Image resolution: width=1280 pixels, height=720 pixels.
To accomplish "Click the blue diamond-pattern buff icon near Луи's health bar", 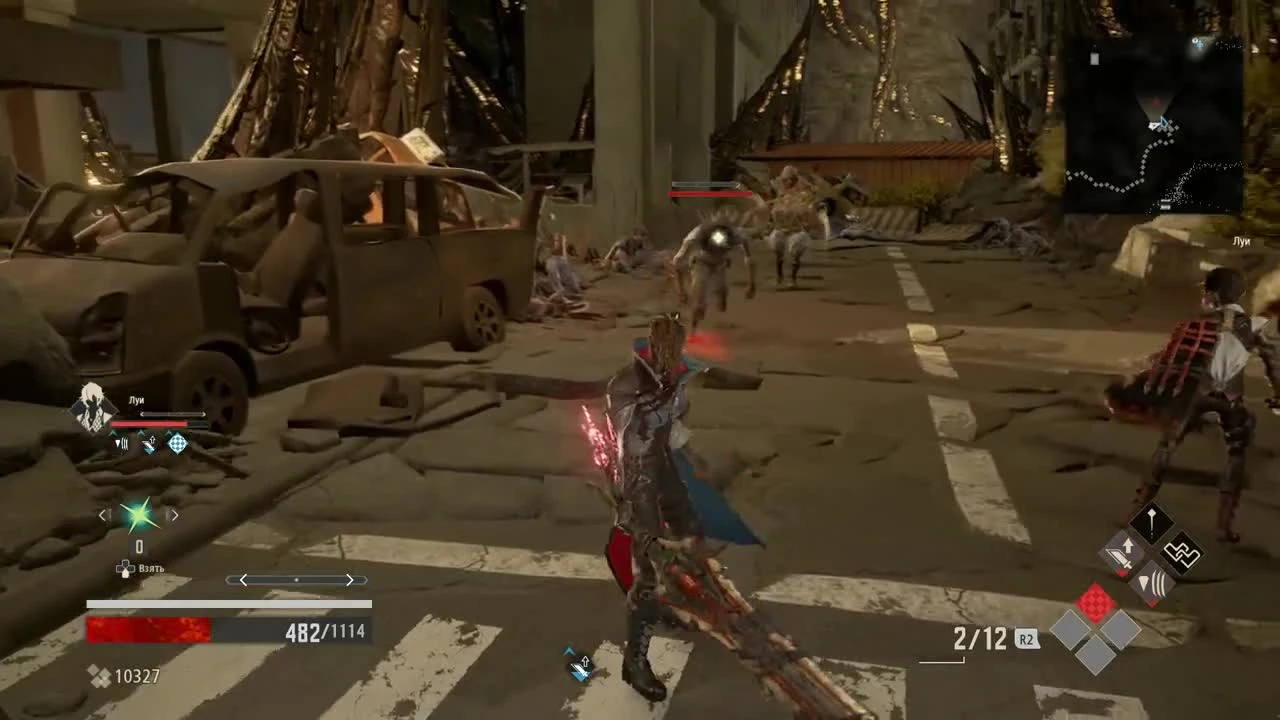I will click(x=178, y=444).
